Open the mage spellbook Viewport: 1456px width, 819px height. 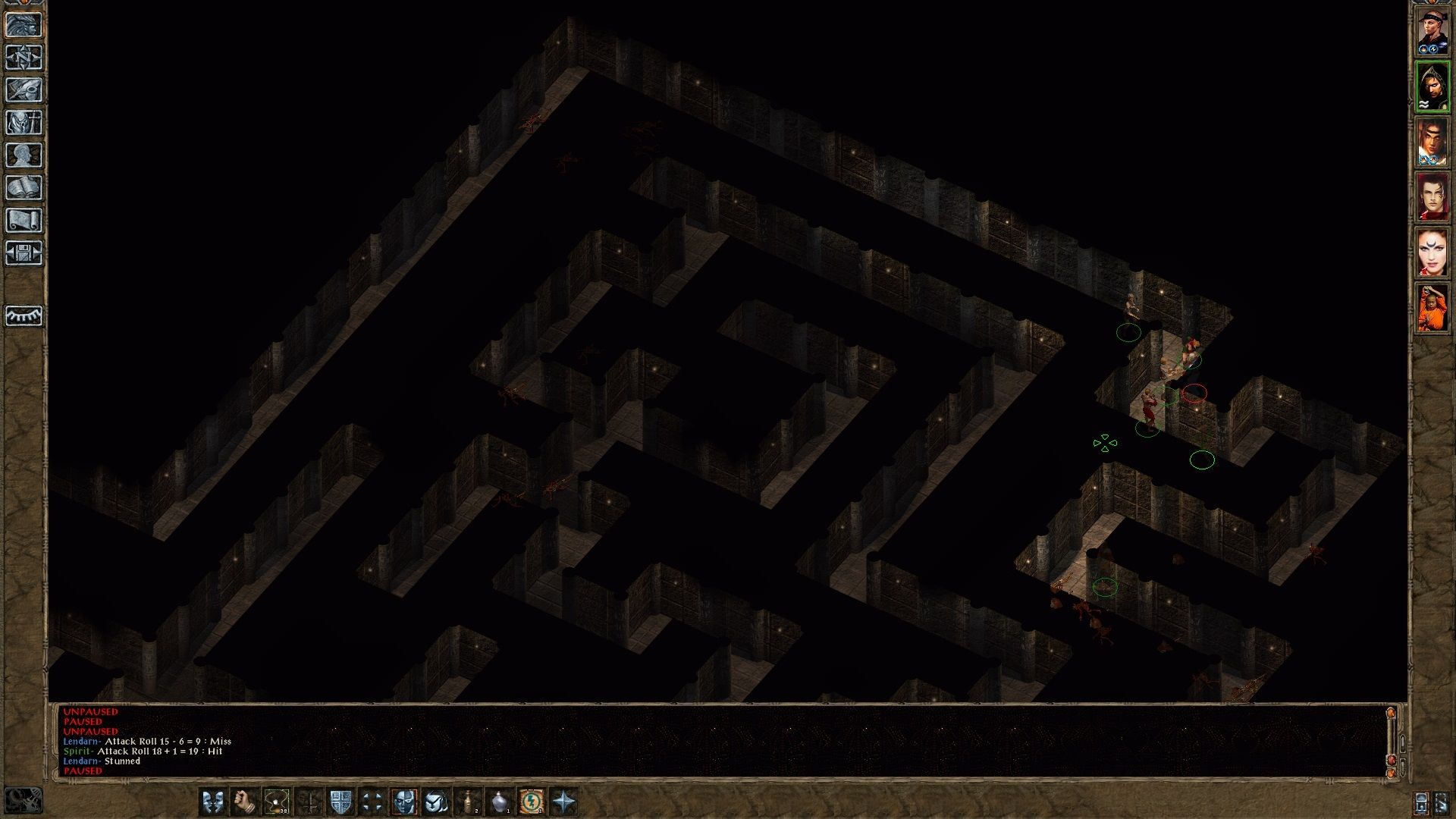point(24,188)
